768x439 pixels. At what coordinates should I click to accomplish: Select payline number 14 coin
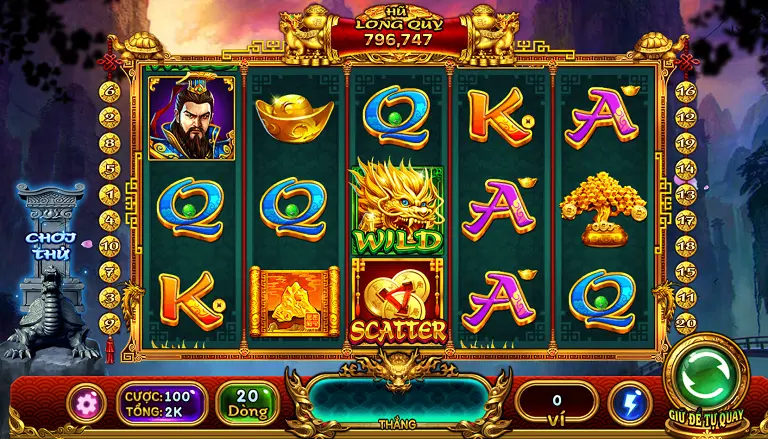coord(686,167)
